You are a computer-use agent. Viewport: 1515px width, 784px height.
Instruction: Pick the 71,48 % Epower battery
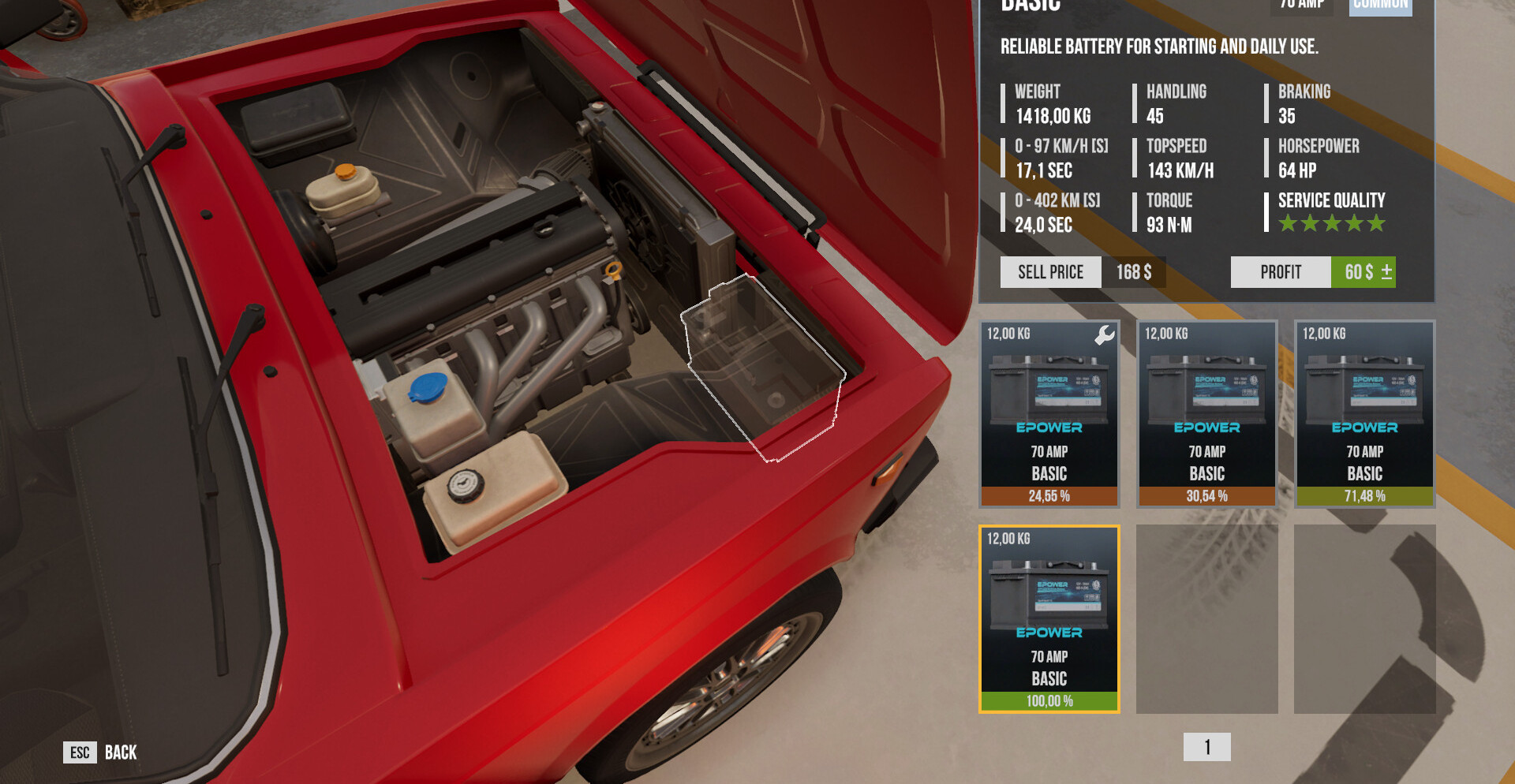pos(1364,413)
